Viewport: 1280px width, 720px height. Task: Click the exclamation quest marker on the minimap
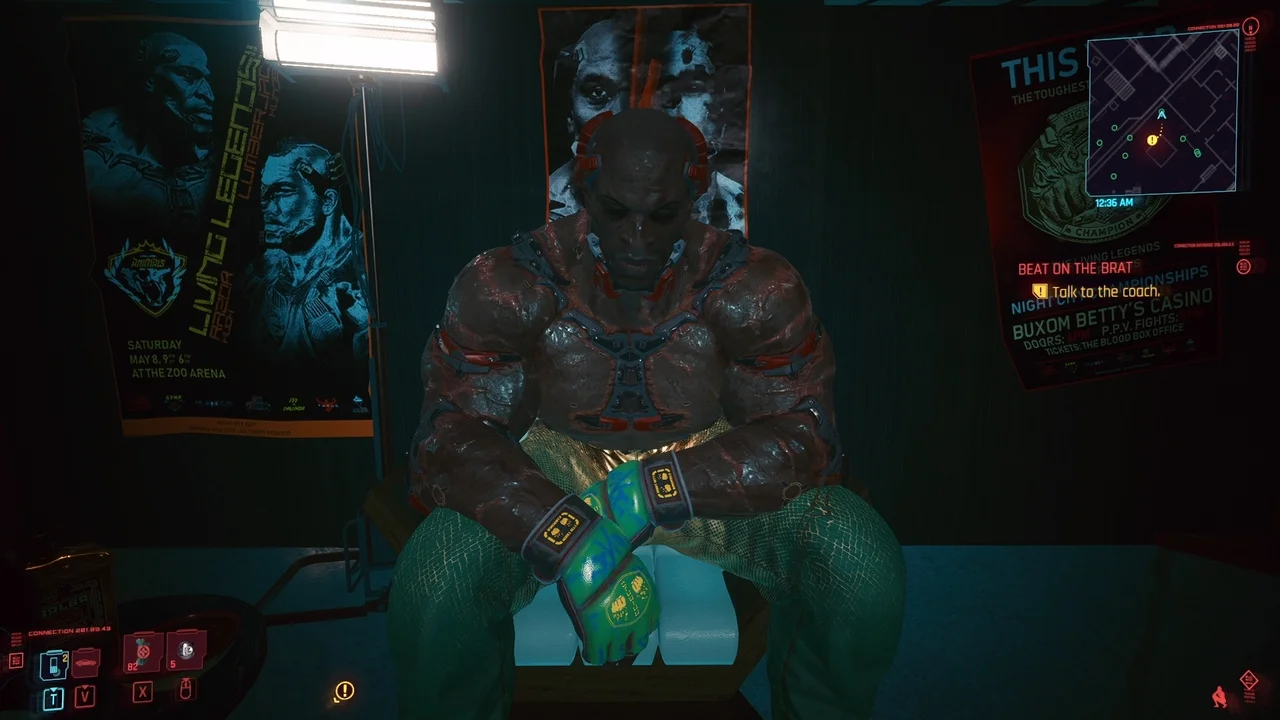point(1152,140)
